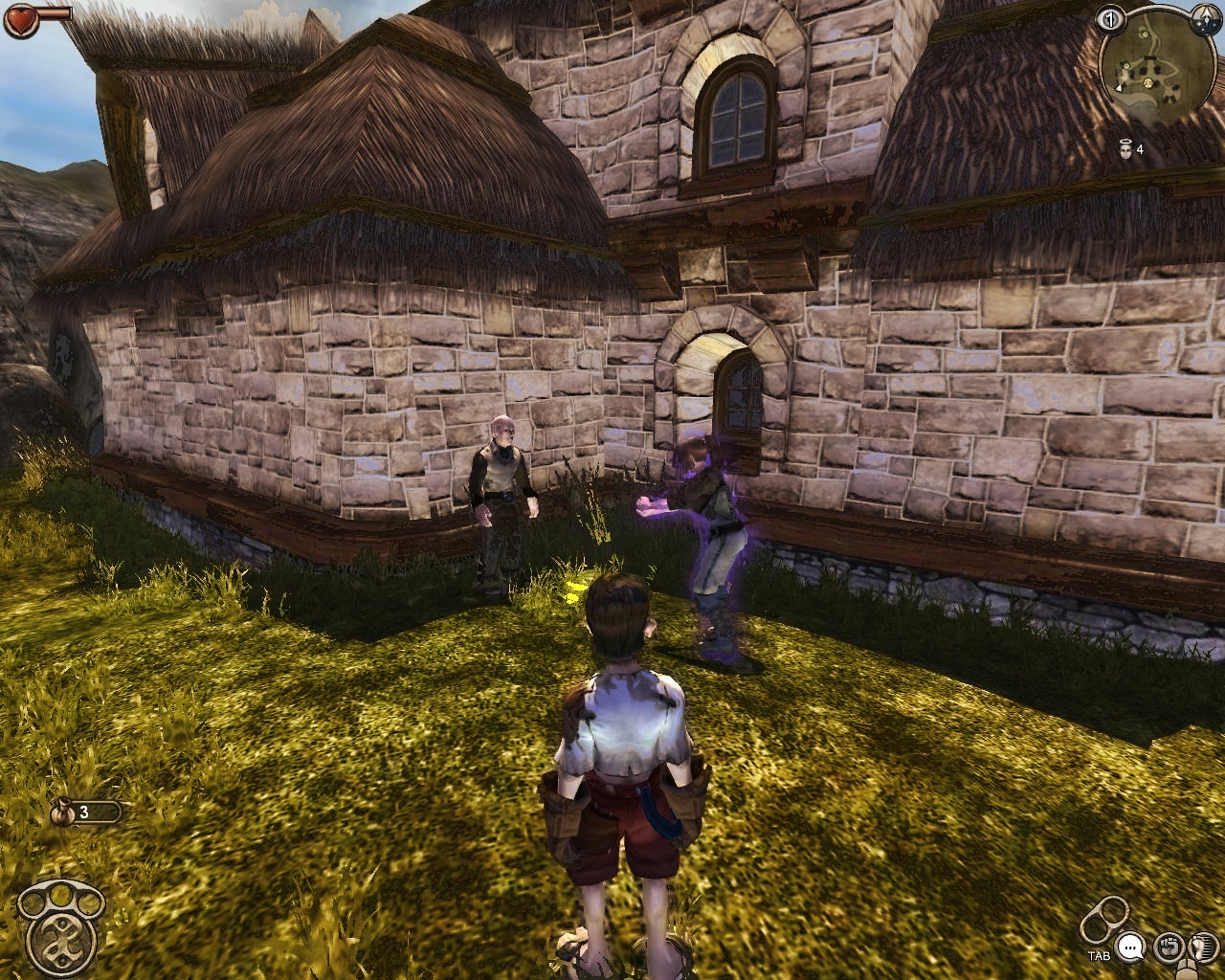Click the quest counter badge showing 1
Screen dimensions: 1225x980
[1110, 20]
